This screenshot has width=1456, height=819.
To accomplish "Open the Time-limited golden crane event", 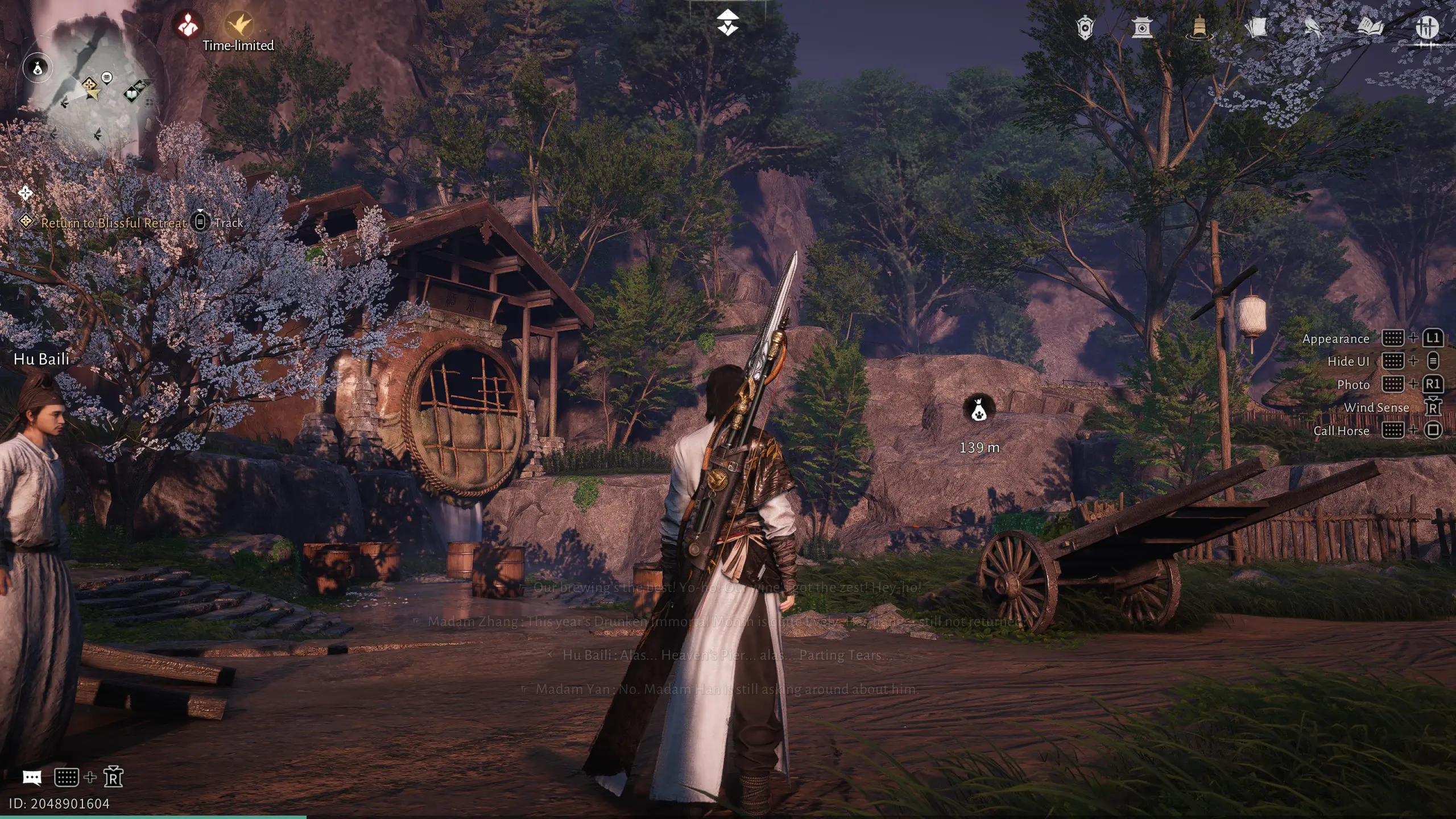I will [x=239, y=24].
